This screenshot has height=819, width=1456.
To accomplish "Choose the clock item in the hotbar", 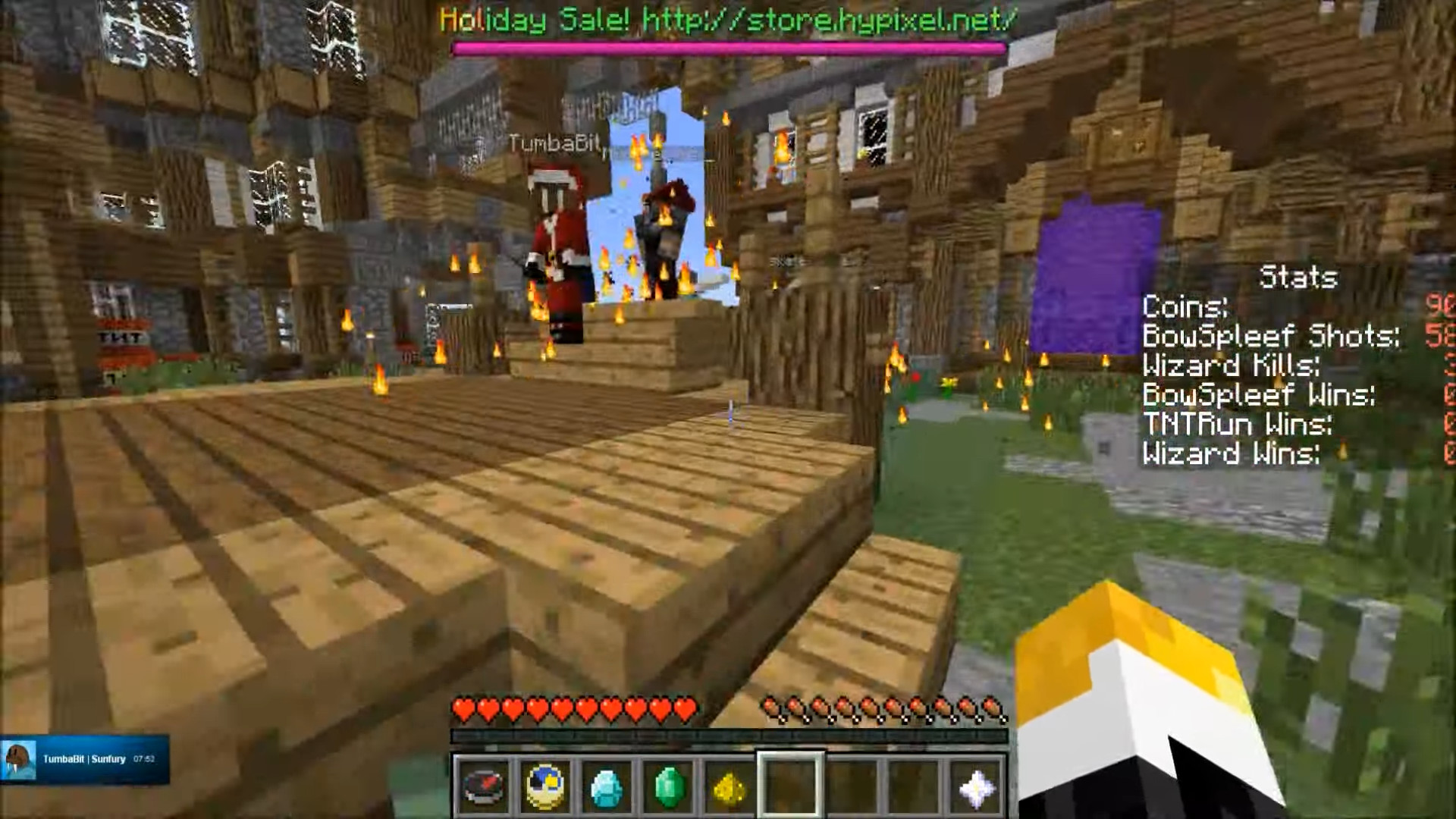I will pyautogui.click(x=545, y=786).
